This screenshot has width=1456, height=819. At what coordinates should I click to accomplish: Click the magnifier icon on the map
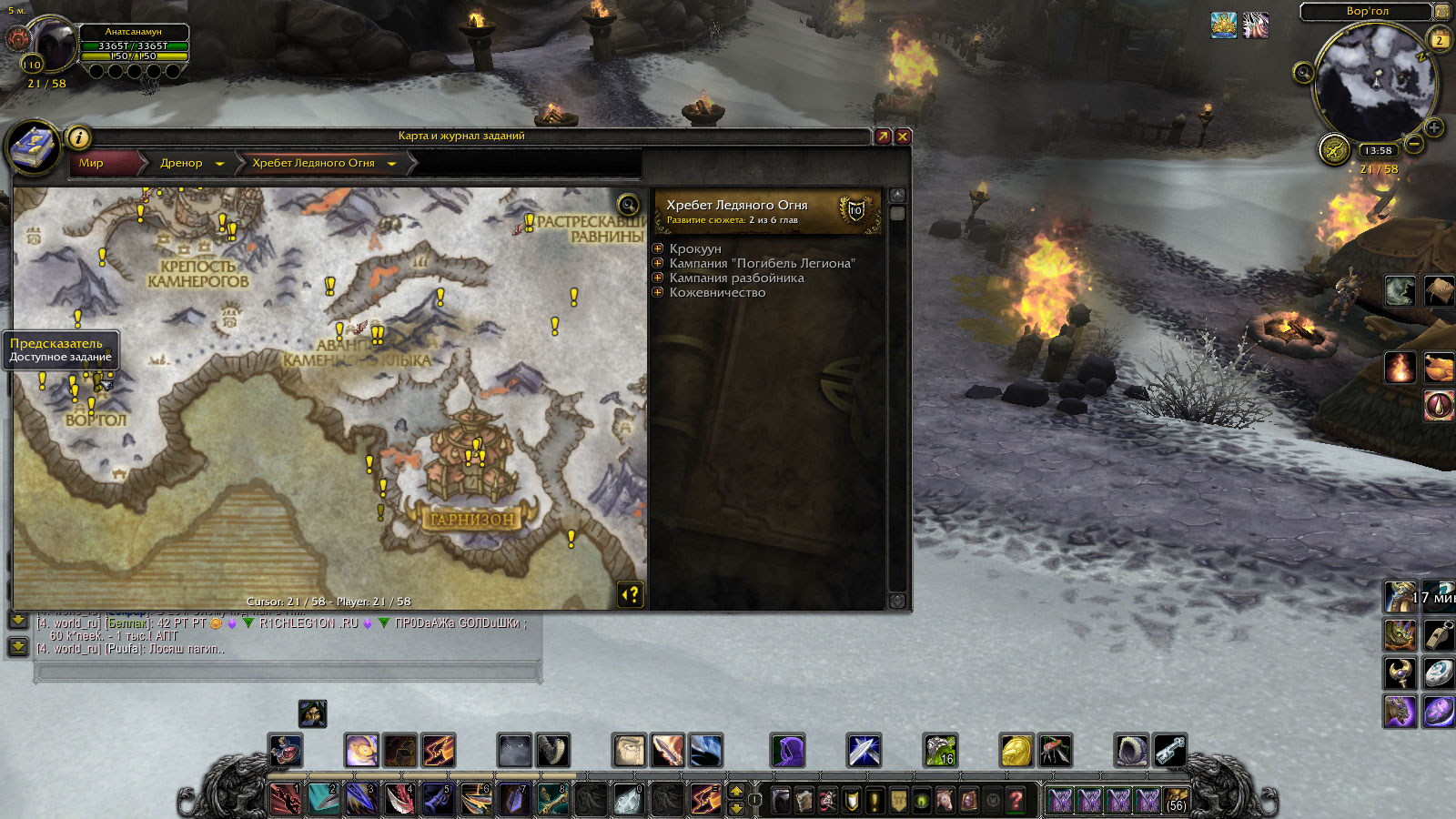pos(628,204)
